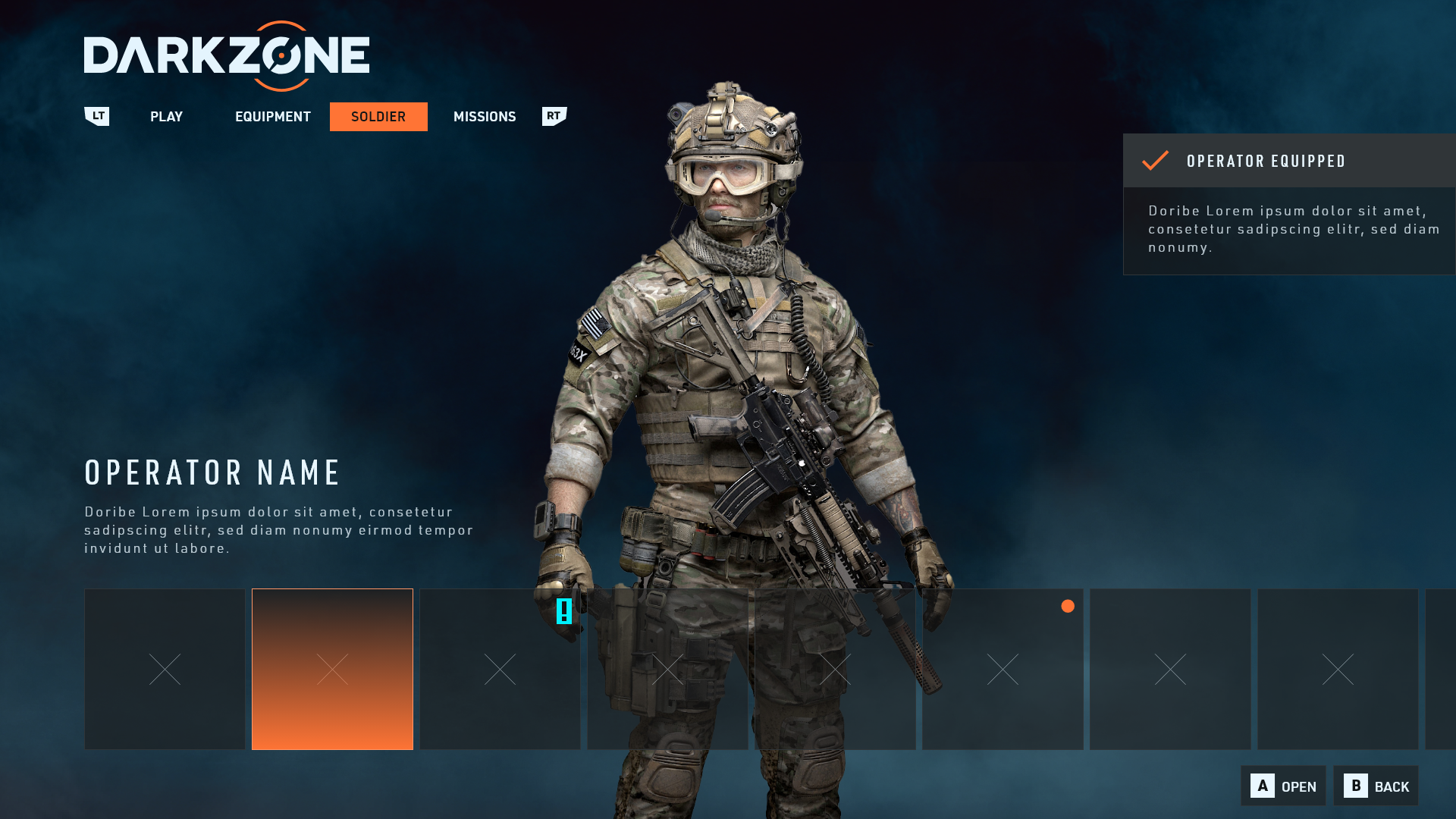Go to the Missions tab

[485, 117]
